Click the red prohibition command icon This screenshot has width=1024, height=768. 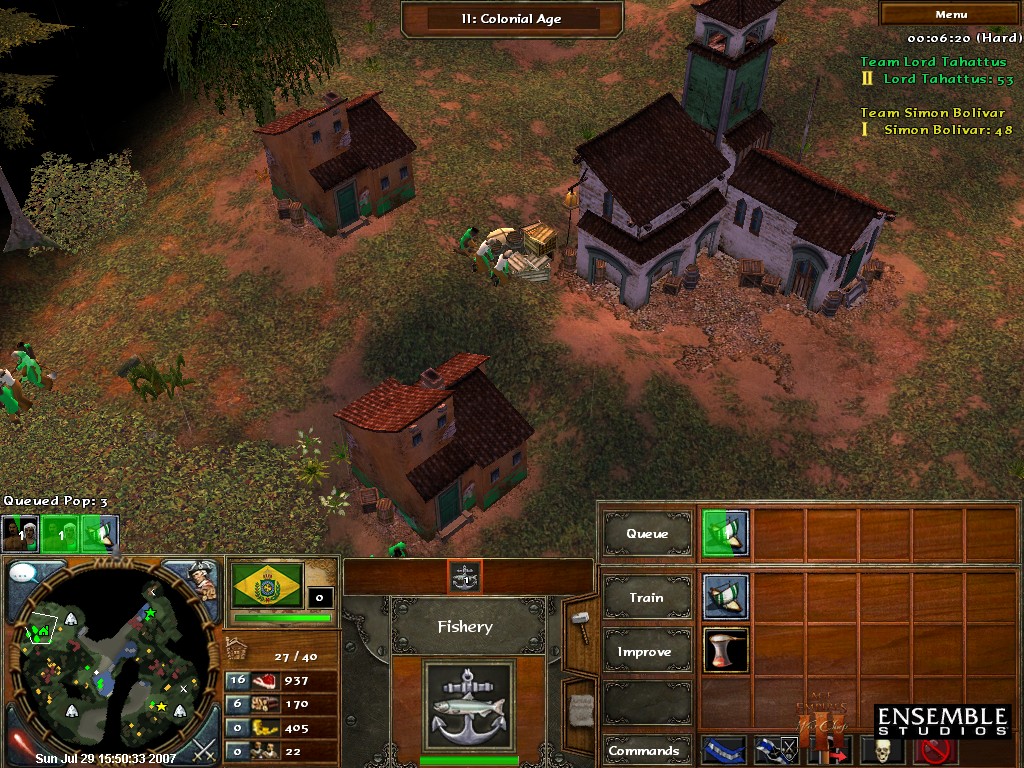point(937,750)
